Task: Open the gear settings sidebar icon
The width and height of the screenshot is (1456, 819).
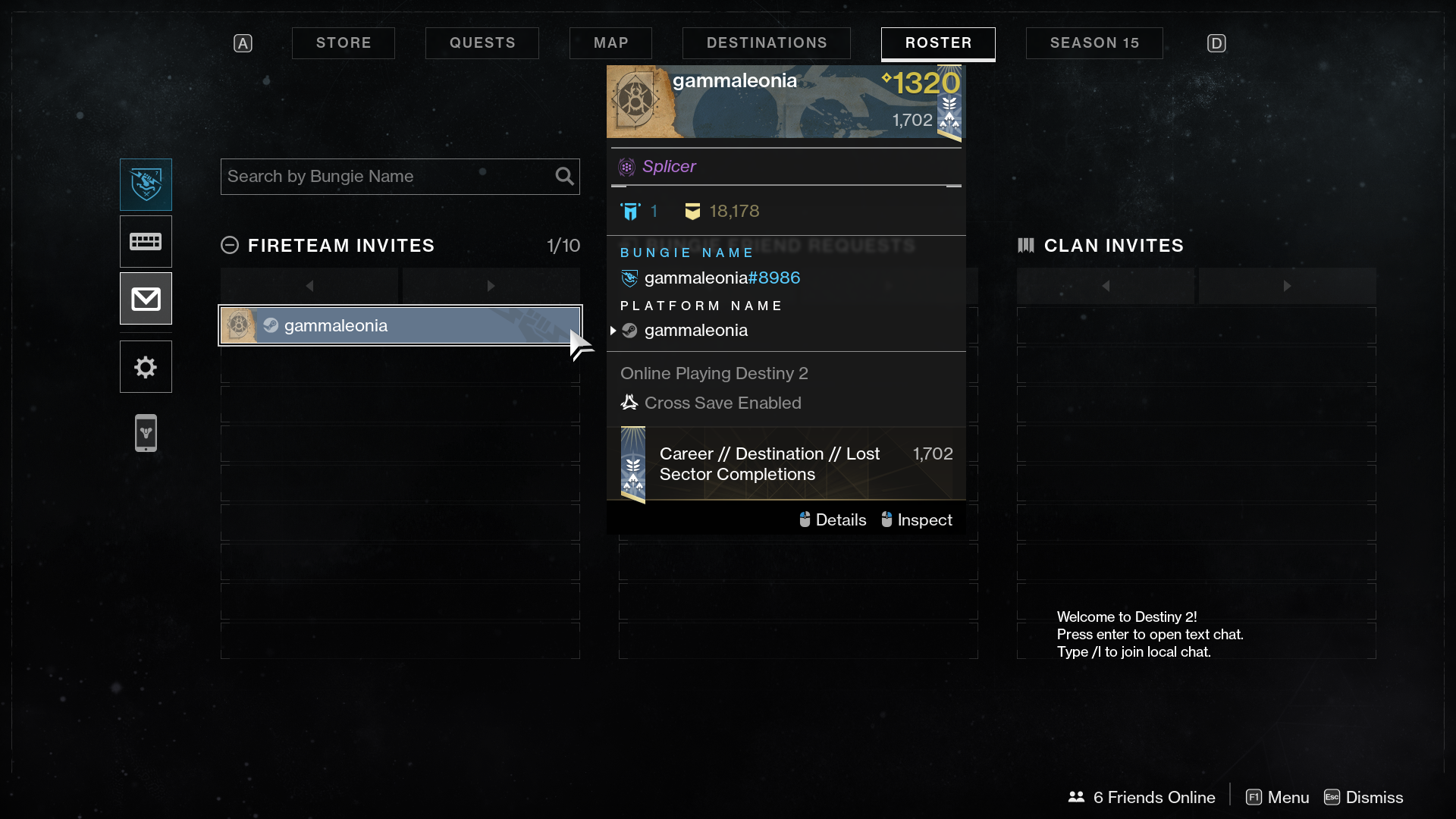Action: 146,367
